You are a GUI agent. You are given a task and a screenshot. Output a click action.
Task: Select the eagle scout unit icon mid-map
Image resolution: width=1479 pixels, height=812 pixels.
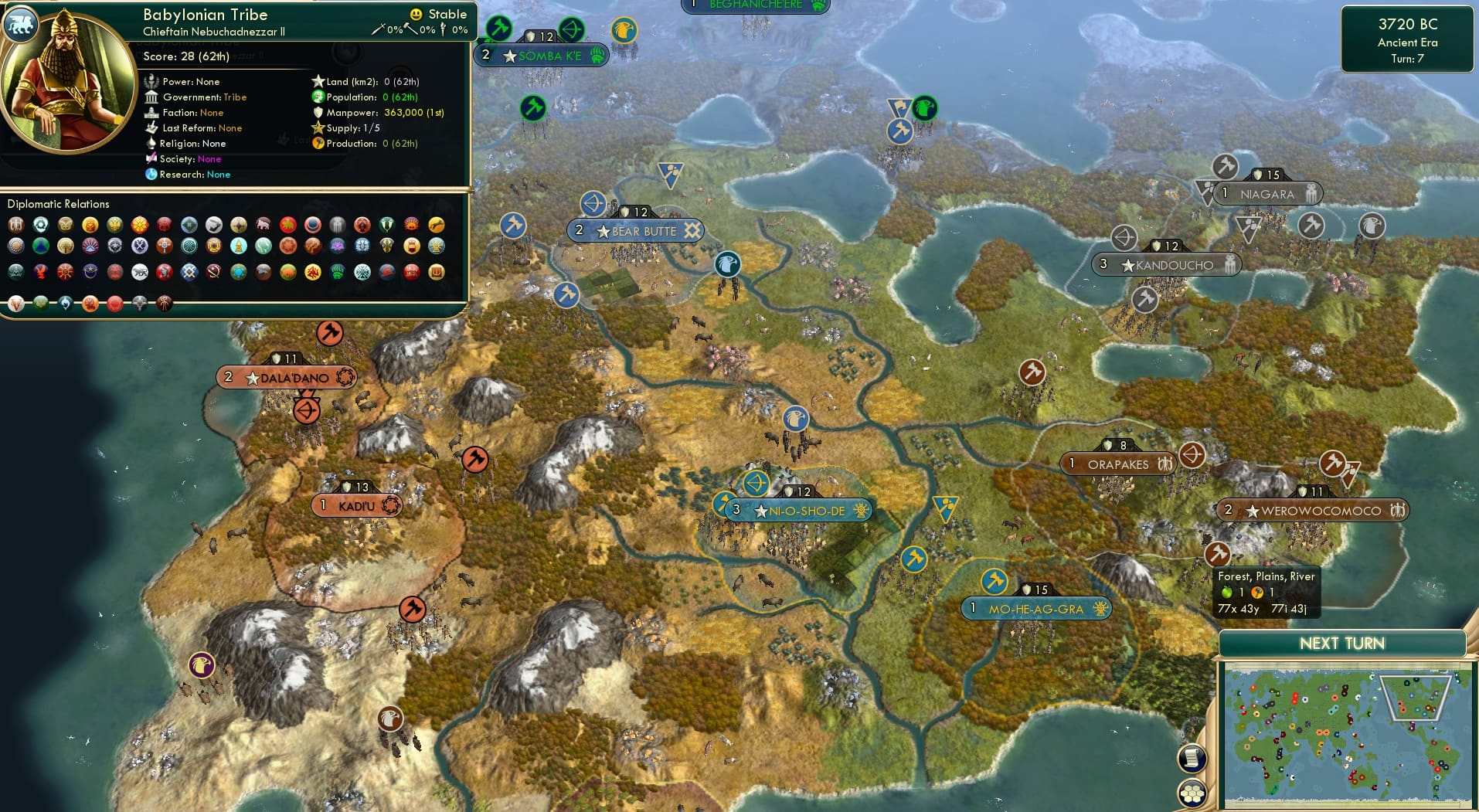click(797, 420)
